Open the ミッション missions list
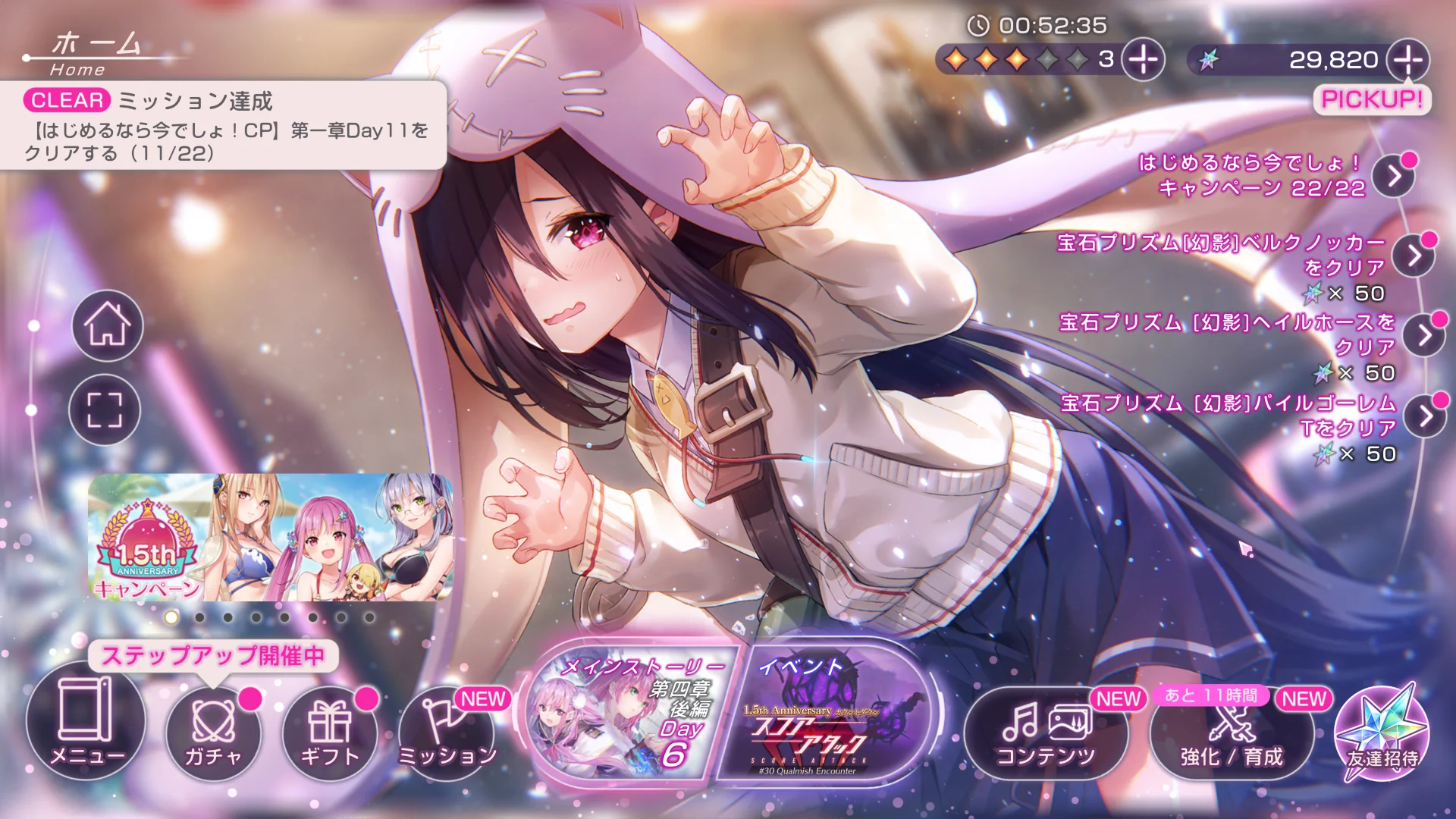Viewport: 1456px width, 819px height. [447, 730]
